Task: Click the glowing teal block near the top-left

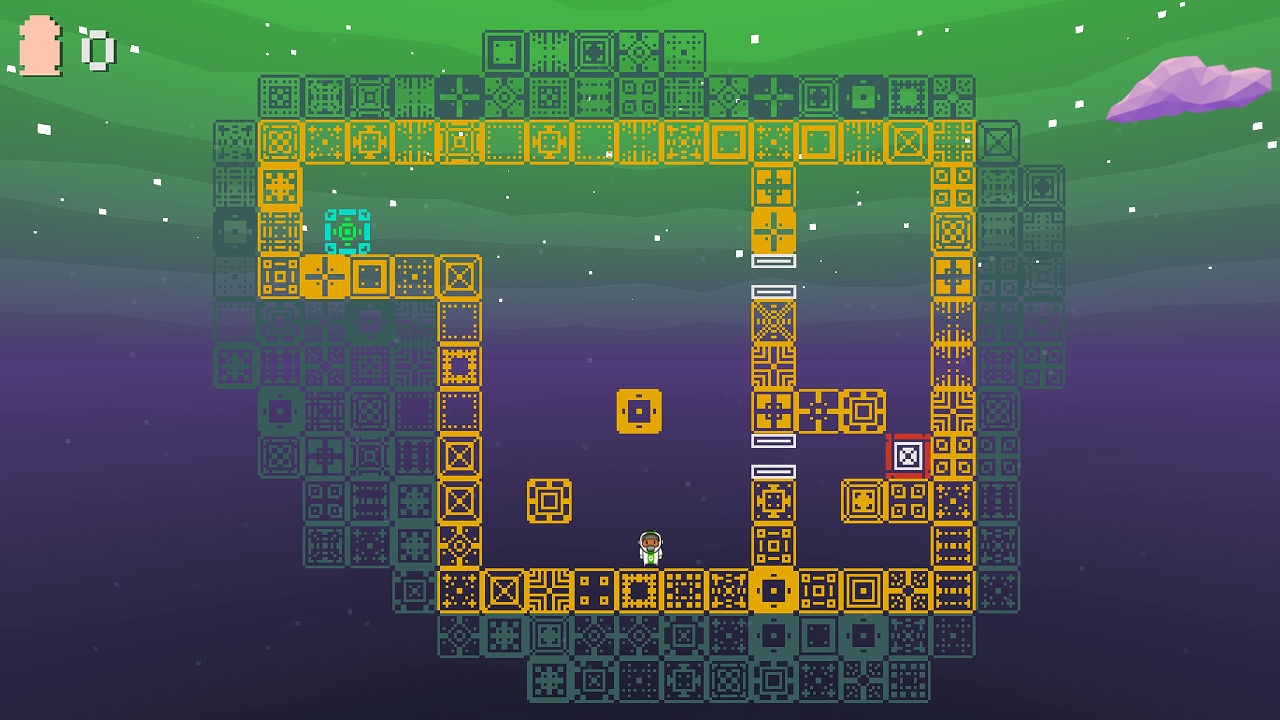Action: pyautogui.click(x=348, y=232)
